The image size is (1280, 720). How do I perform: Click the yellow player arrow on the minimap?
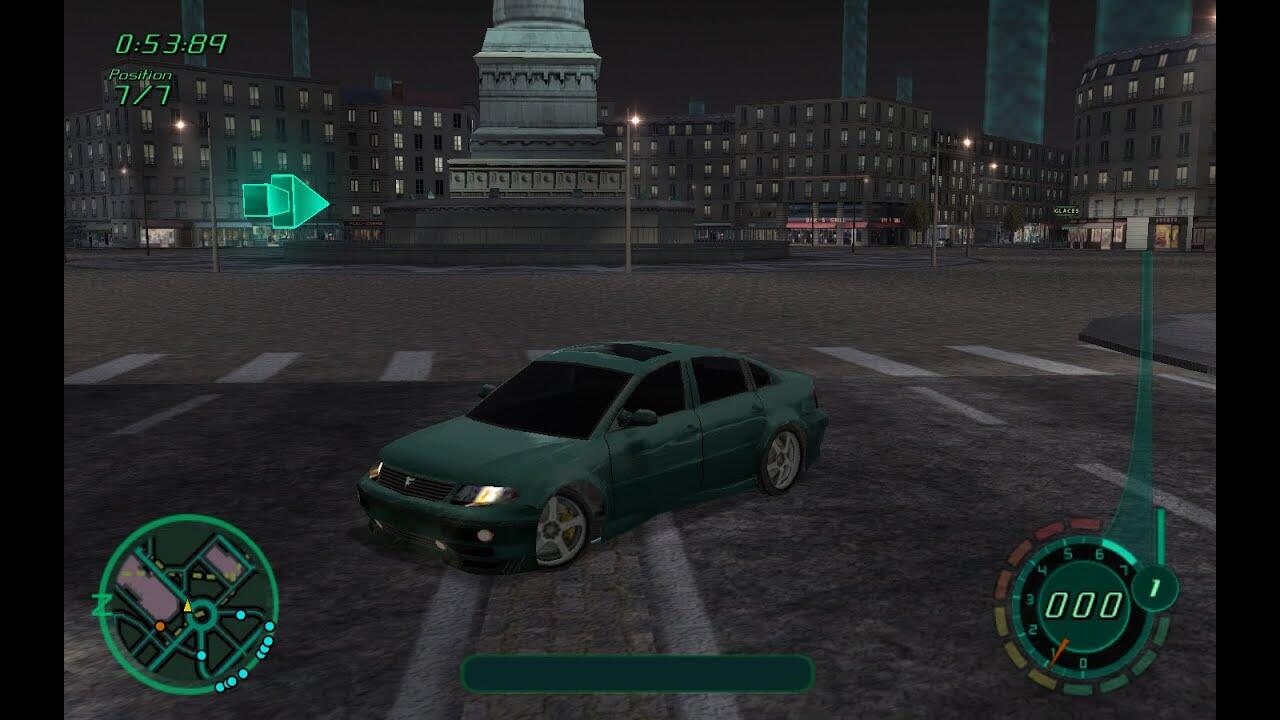click(x=187, y=605)
